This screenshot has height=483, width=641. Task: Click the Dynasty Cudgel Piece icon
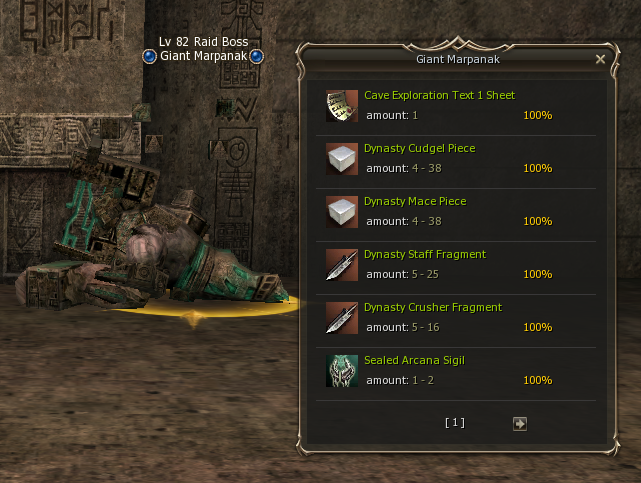[341, 158]
